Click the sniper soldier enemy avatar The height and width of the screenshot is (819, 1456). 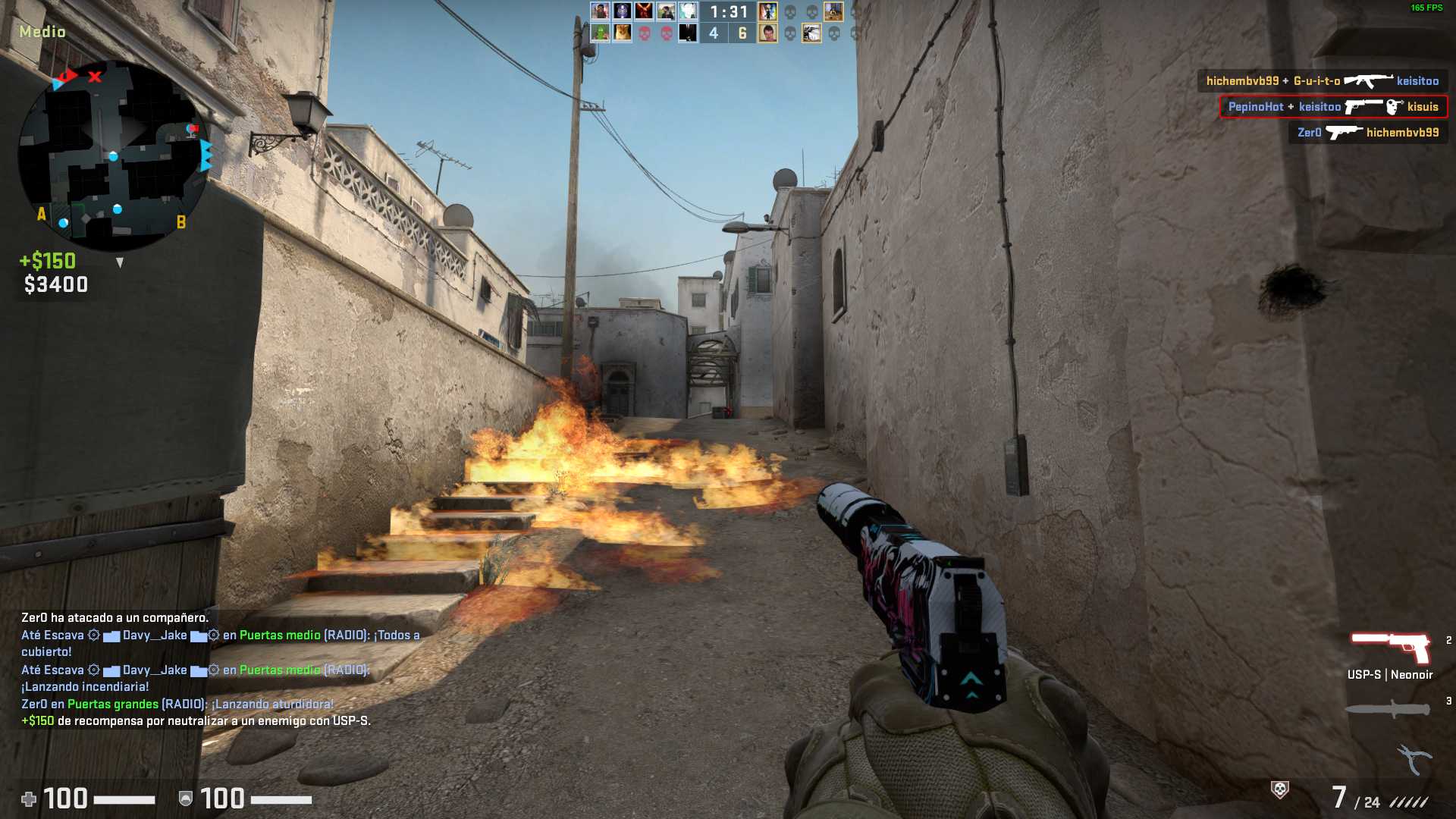coord(811,33)
